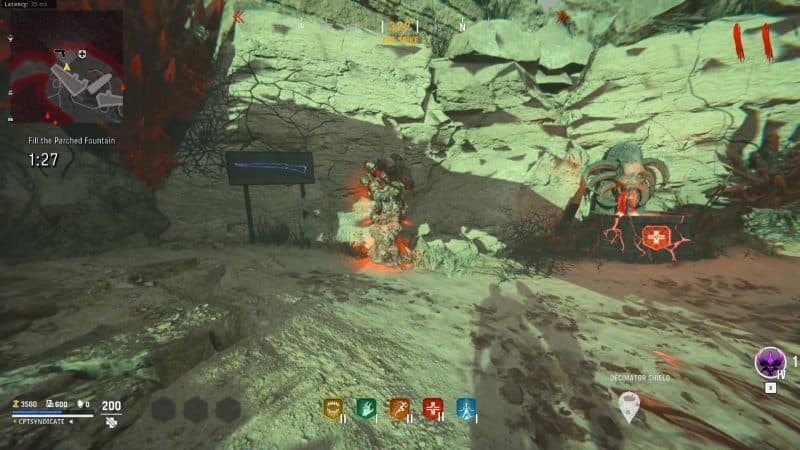800x450 pixels.
Task: Select the equipment icon below the 200 counter
Action: click(113, 423)
